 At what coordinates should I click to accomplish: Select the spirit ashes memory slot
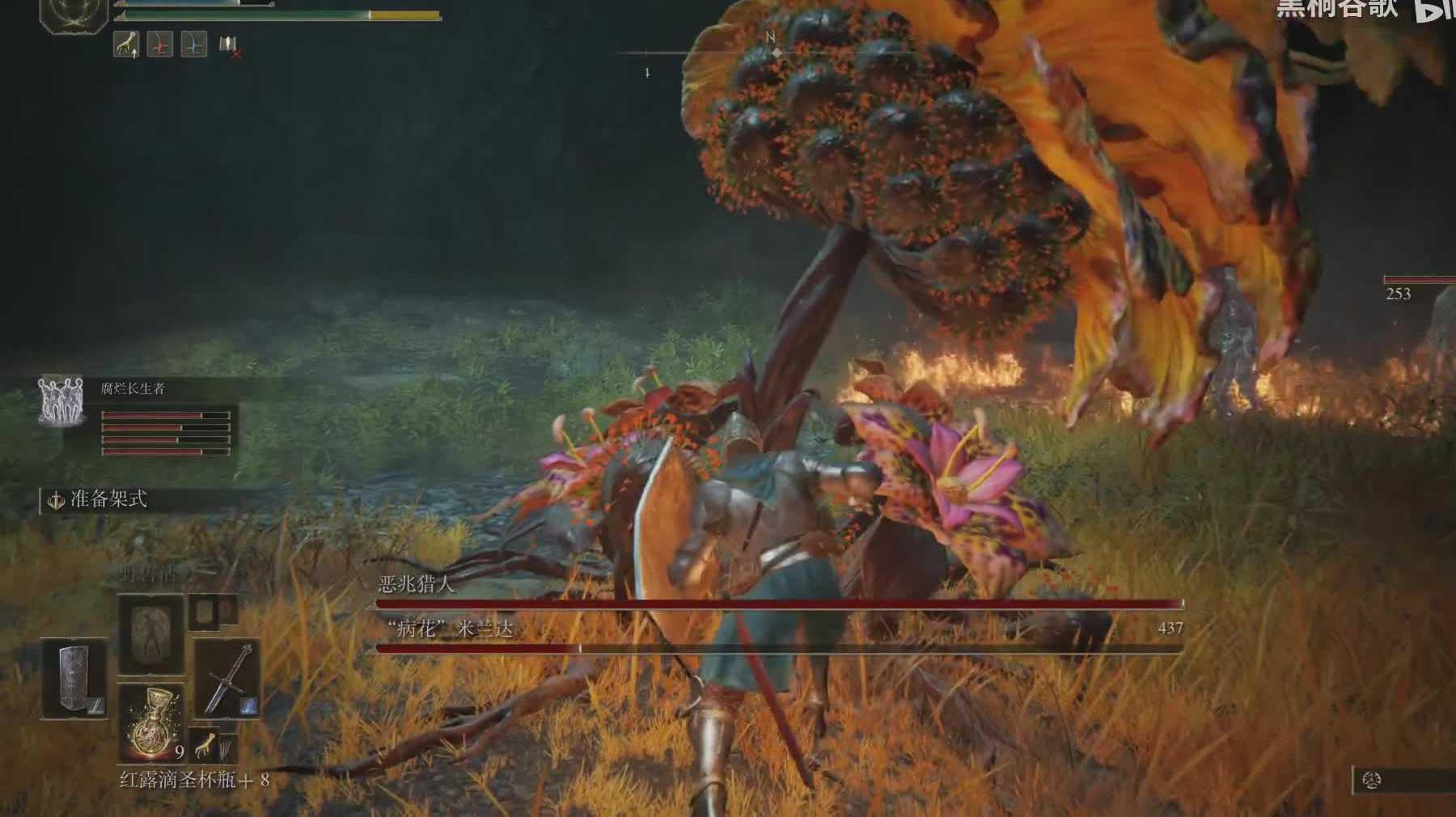click(x=151, y=634)
